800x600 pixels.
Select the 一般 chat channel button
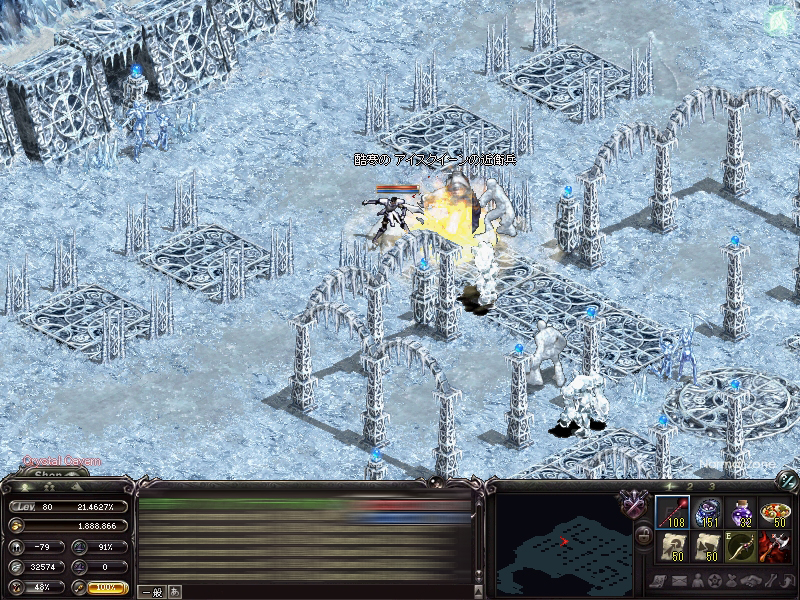(151, 591)
